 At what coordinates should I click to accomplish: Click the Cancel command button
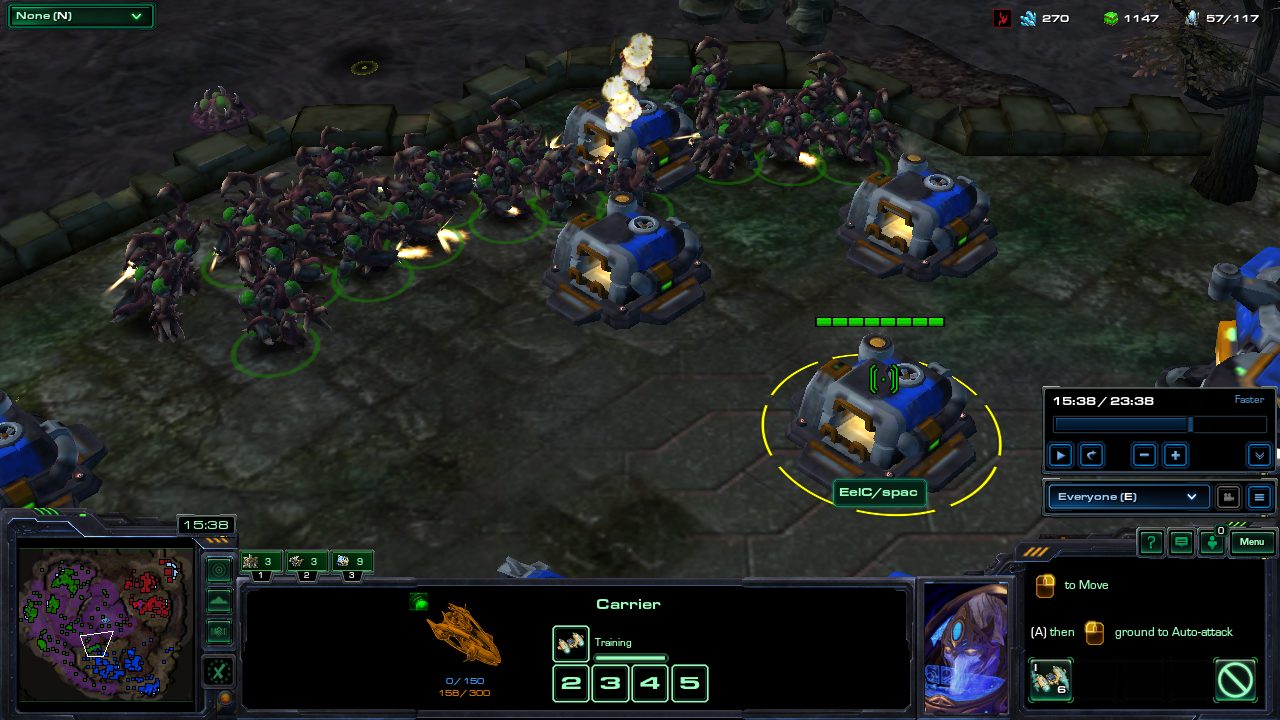[x=1236, y=679]
